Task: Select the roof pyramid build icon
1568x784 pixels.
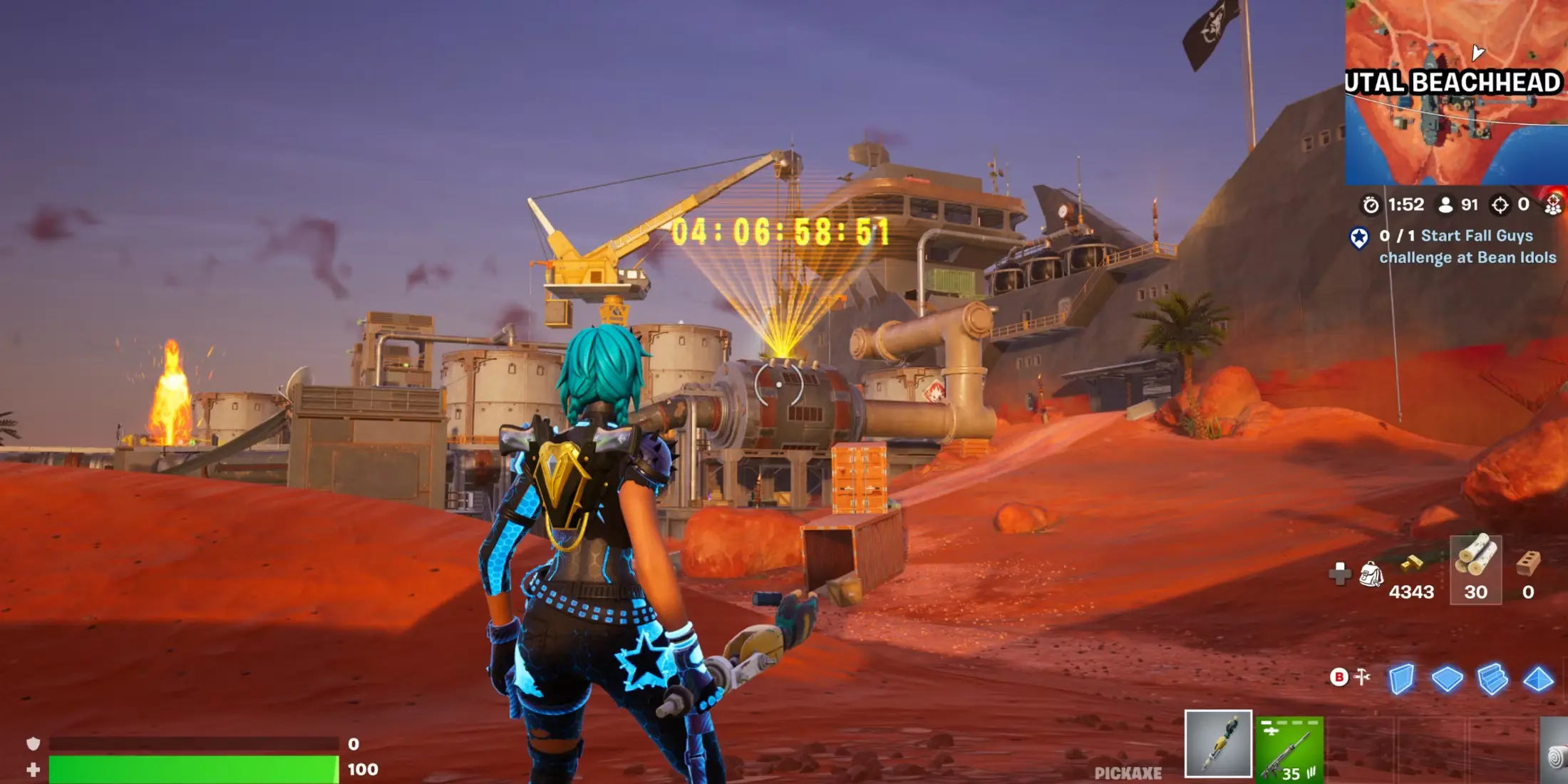Action: [x=1537, y=679]
